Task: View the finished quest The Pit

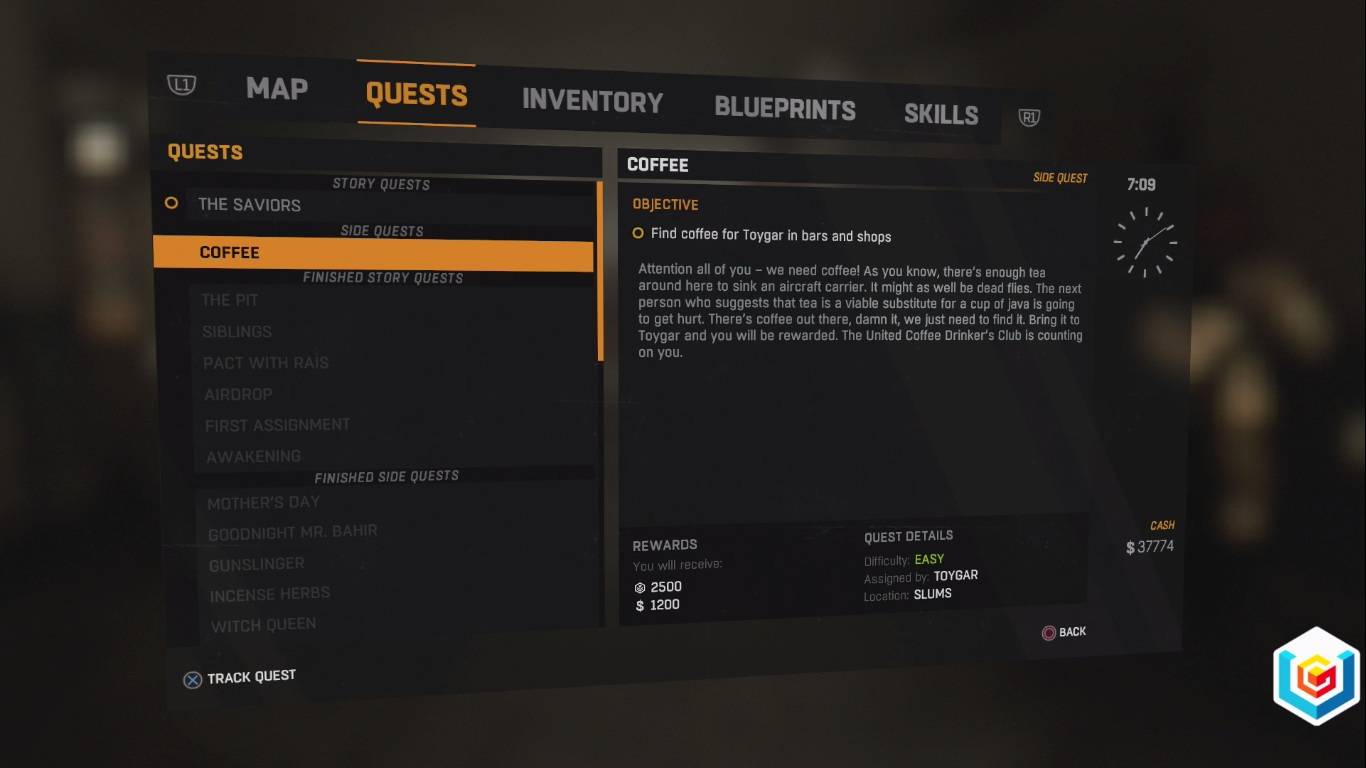Action: click(x=231, y=300)
